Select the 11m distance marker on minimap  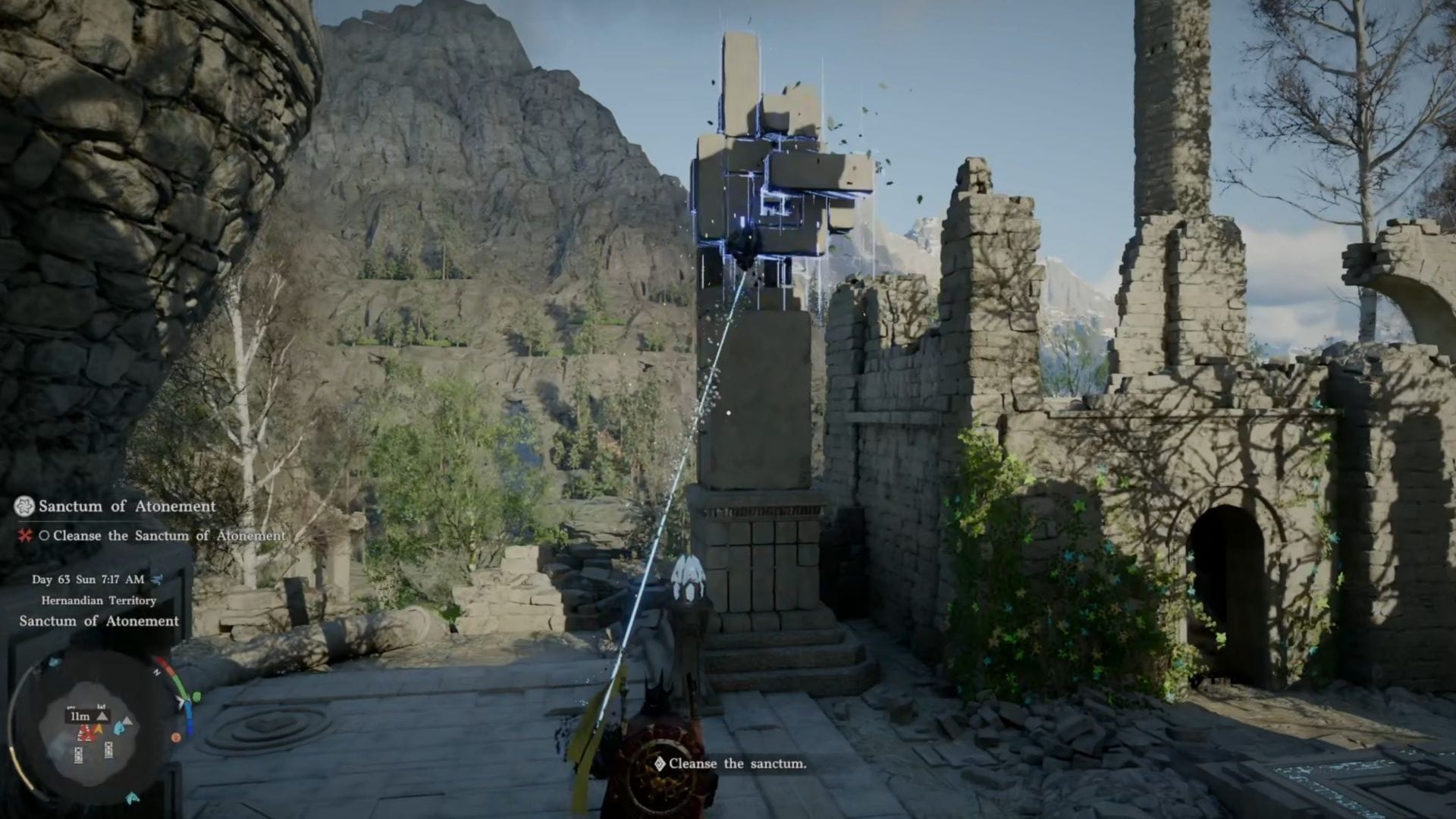click(80, 716)
